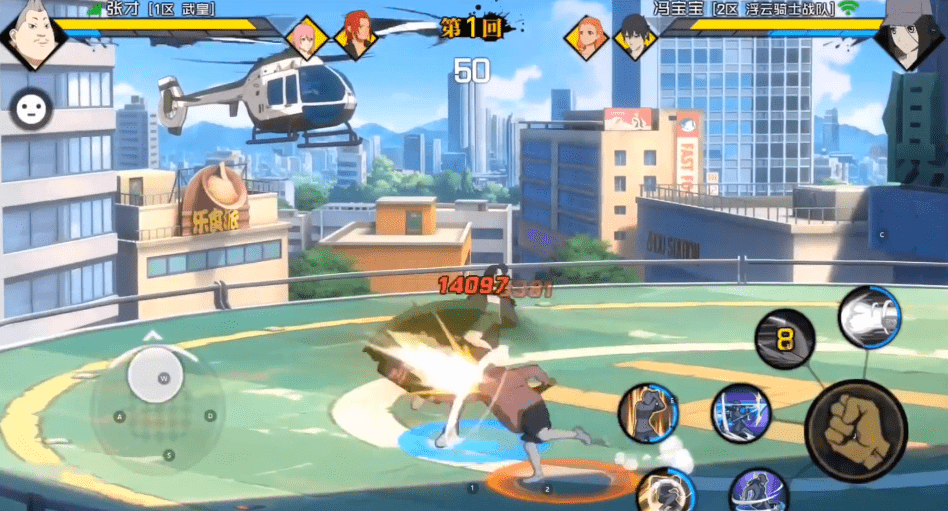This screenshot has width=948, height=511.
Task: Click the orange-haired enemy teammate portrait
Action: click(x=586, y=38)
